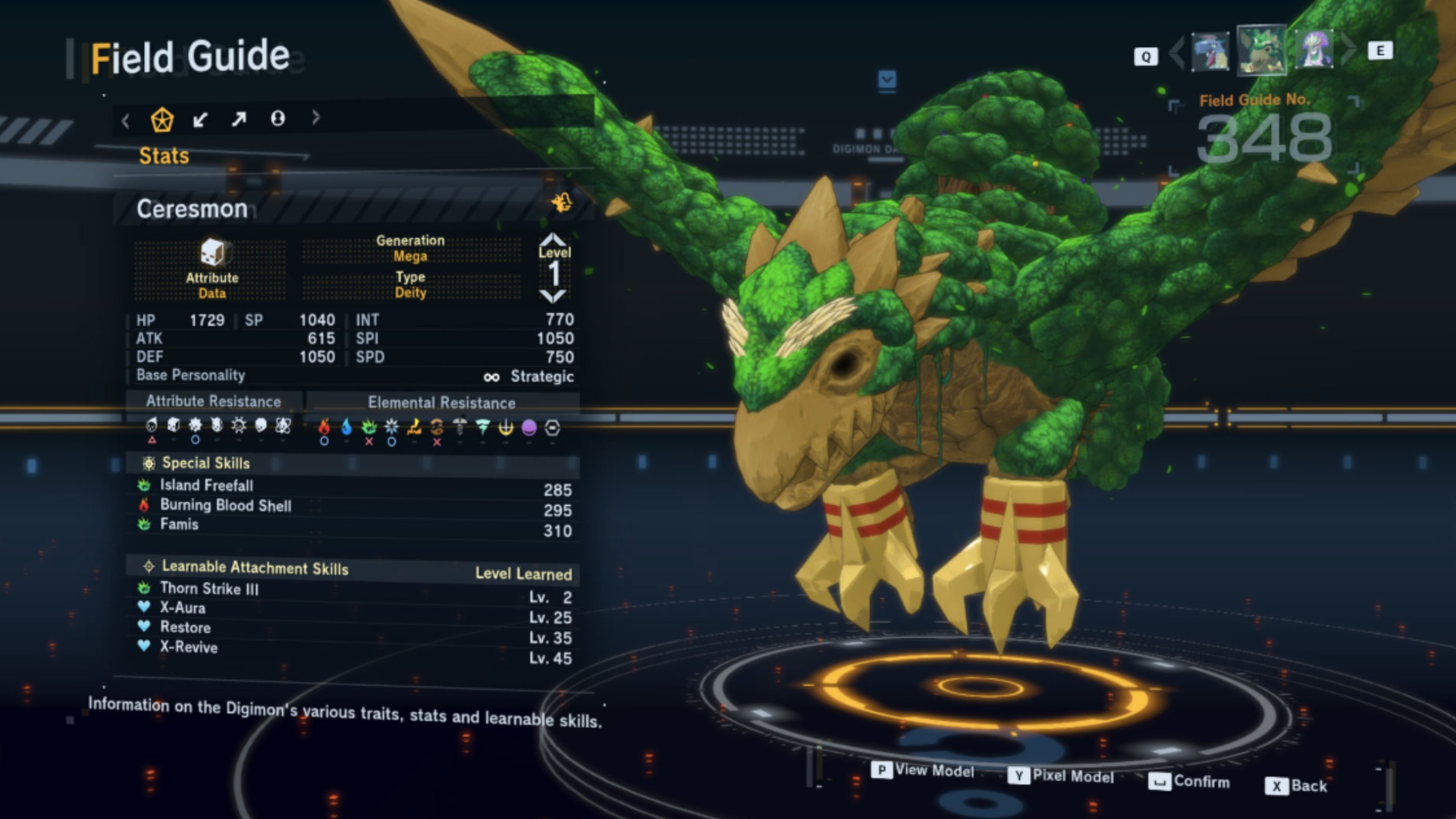The image size is (1456, 819).
Task: Select the pentagon Stats tab icon
Action: (x=162, y=119)
